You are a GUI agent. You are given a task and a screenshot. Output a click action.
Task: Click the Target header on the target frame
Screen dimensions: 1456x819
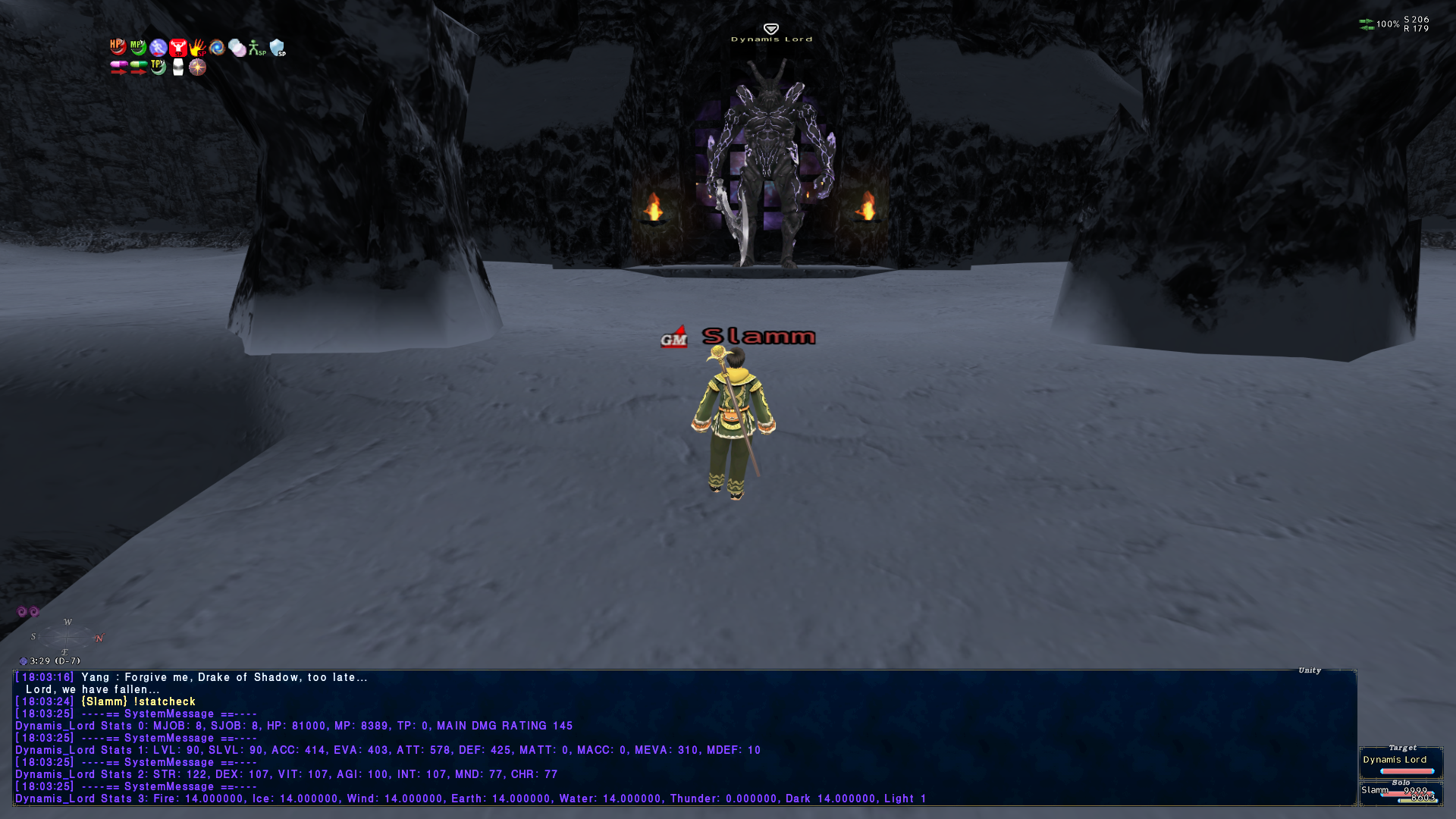[1403, 746]
